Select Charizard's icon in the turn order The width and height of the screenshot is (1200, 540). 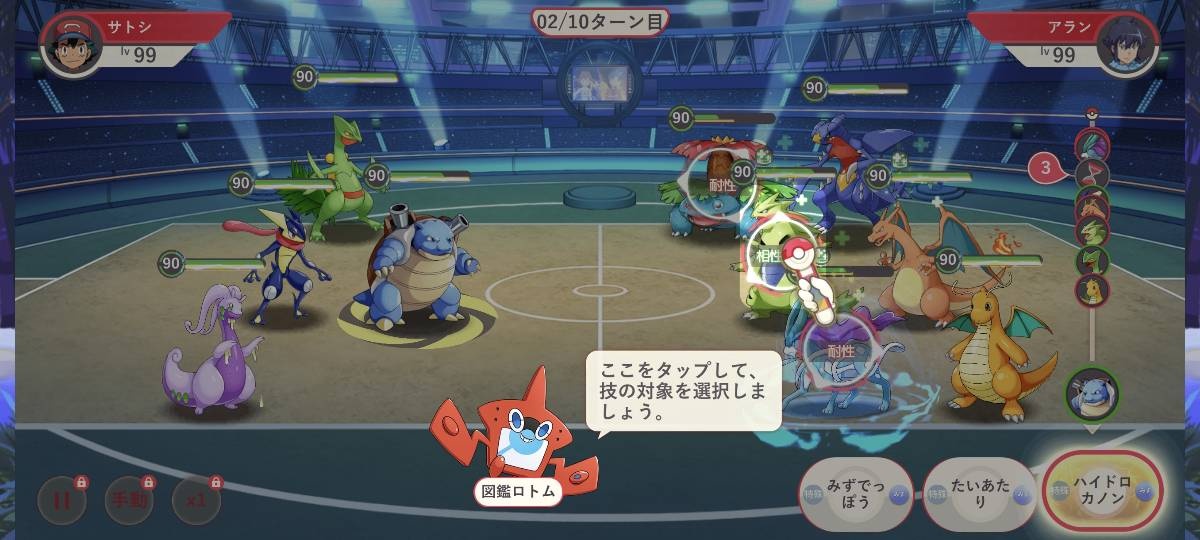pyautogui.click(x=1092, y=205)
